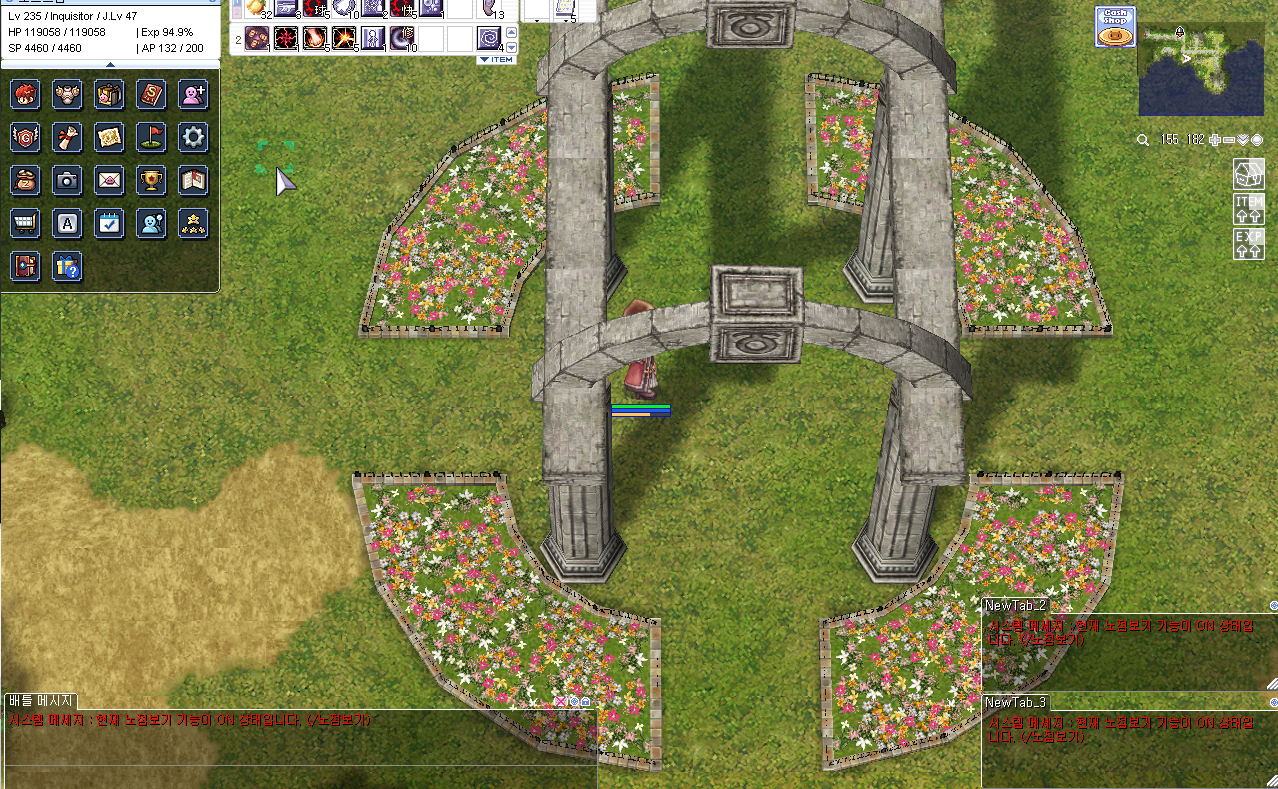The height and width of the screenshot is (789, 1278).
Task: Activate the spiral skill on hotbar row 2
Action: pos(489,38)
